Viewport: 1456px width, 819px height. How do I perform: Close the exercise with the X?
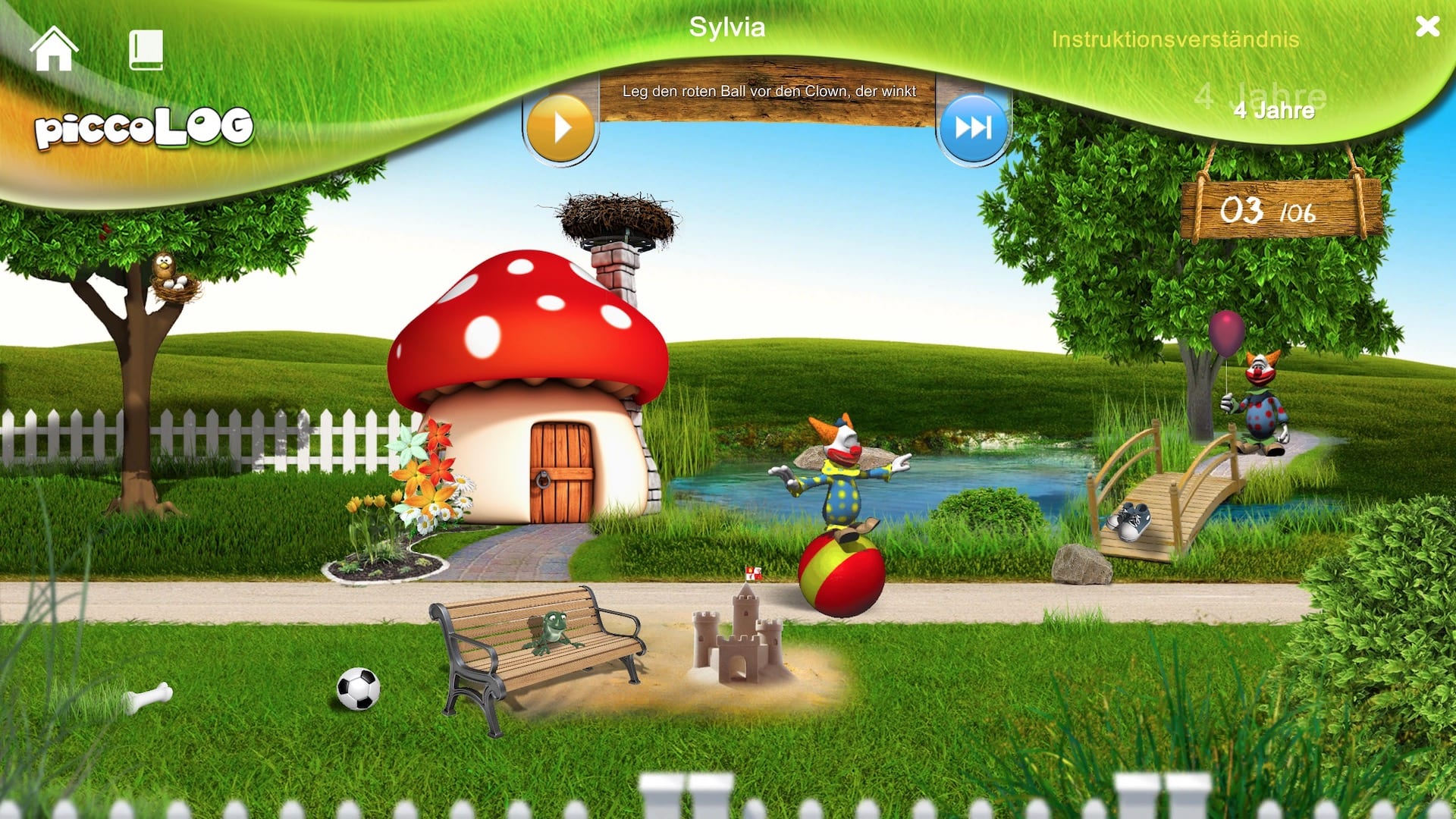point(1427,27)
